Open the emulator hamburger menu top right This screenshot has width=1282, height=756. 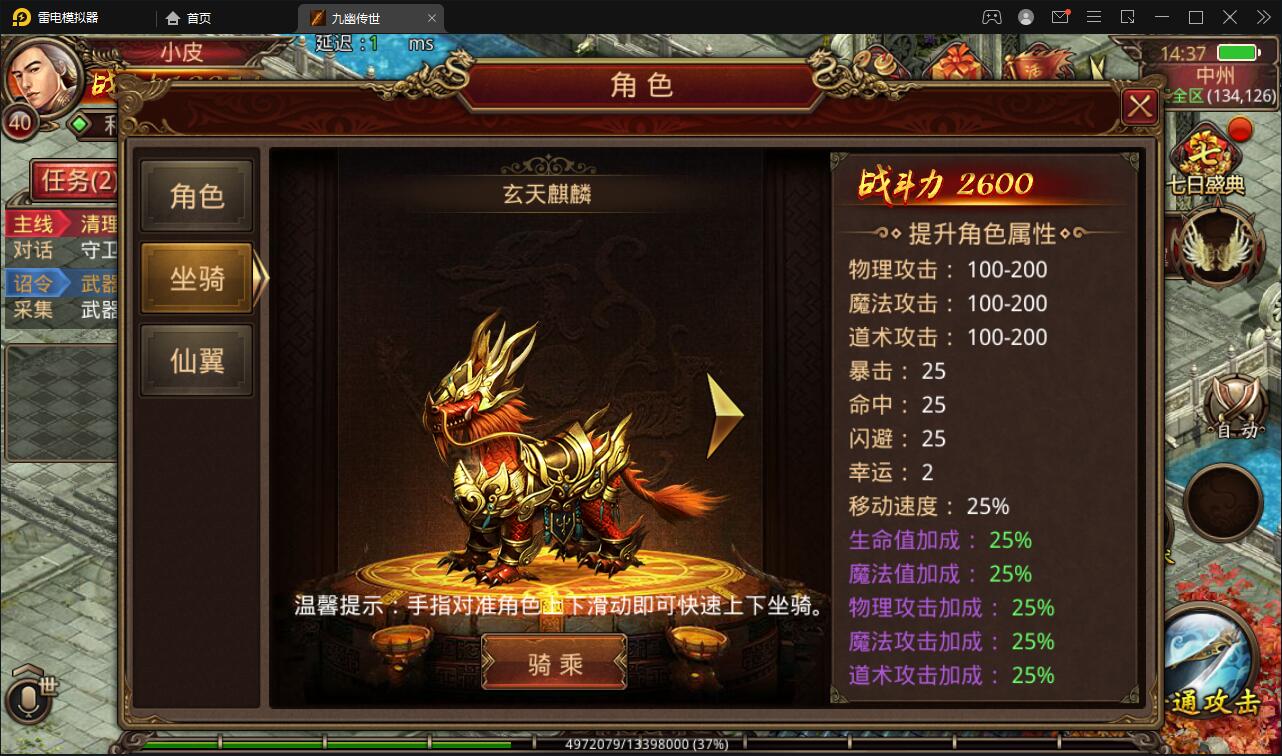1094,17
